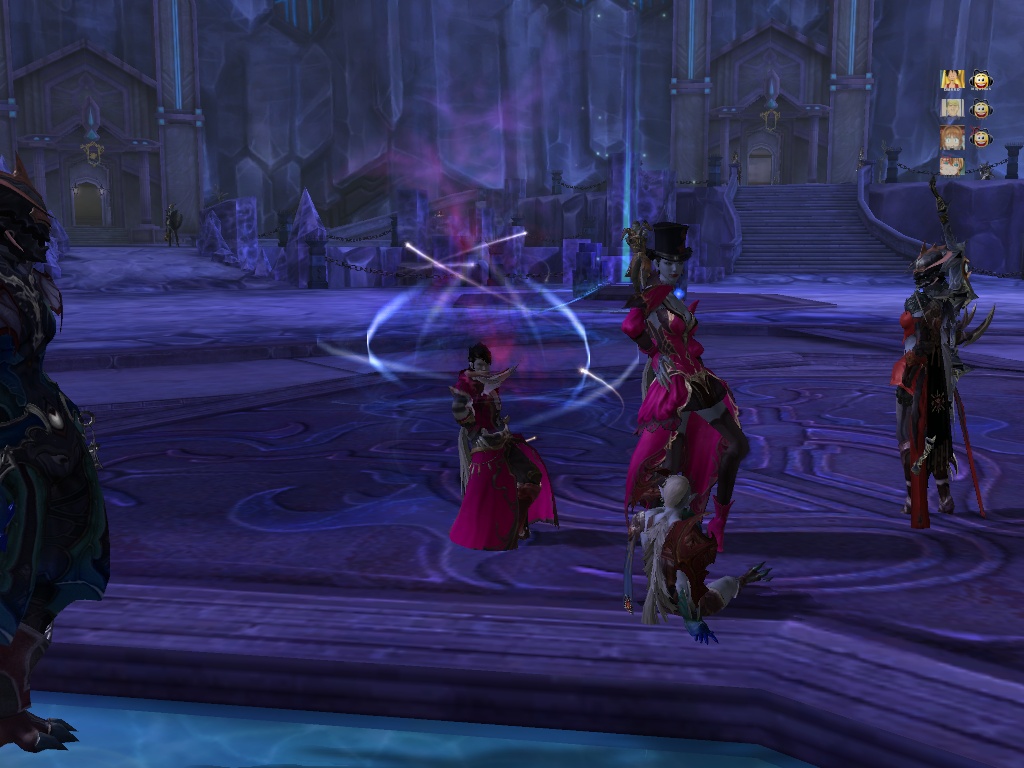Toggle the headphone smiley beside the brown-haired girl
The height and width of the screenshot is (768, 1024).
tap(980, 137)
